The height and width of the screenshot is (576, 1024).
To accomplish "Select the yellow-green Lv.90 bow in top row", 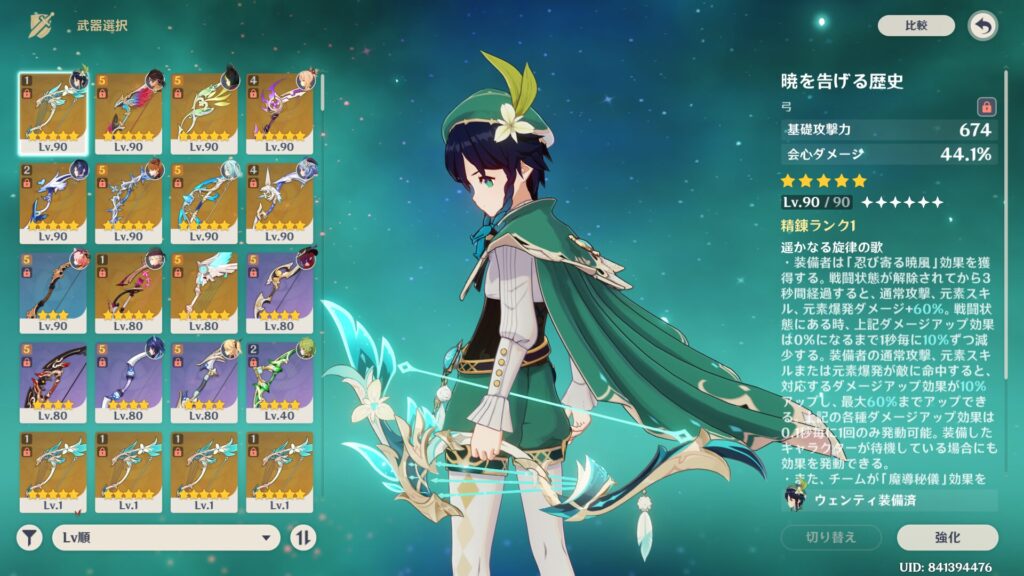I will pos(204,111).
